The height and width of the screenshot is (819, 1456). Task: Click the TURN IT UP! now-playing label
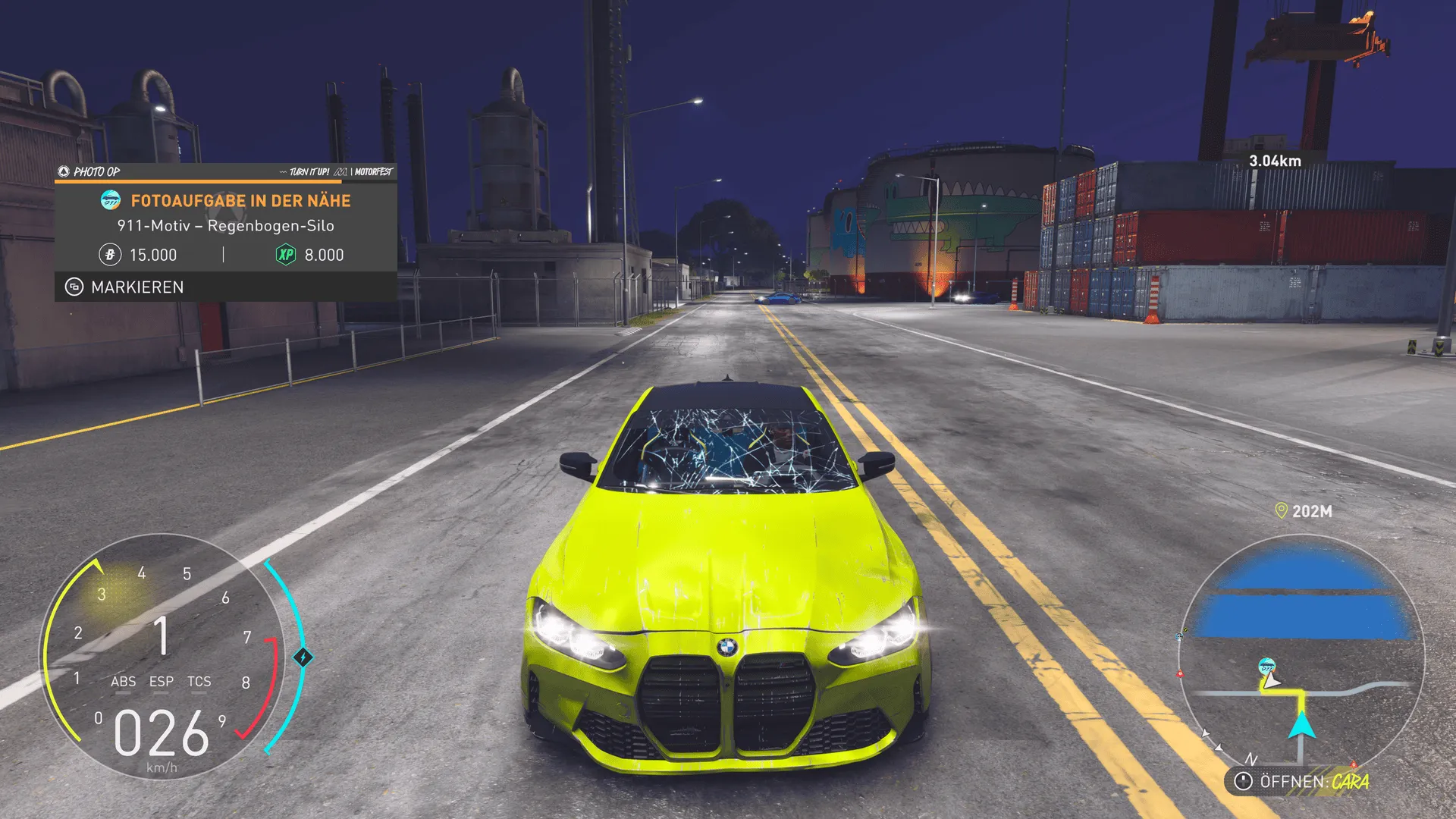[x=309, y=171]
